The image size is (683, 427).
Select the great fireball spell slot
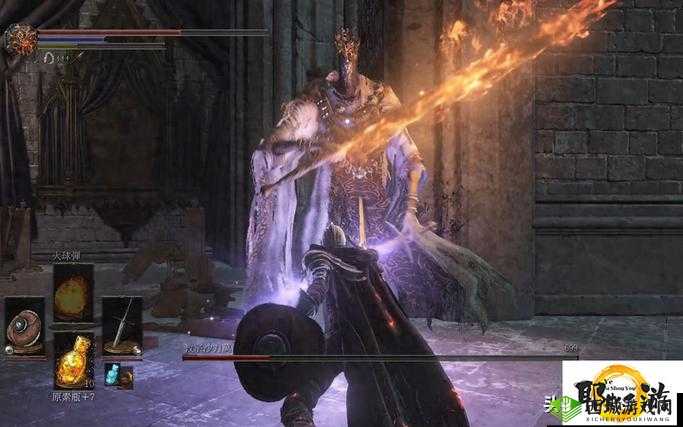73,293
